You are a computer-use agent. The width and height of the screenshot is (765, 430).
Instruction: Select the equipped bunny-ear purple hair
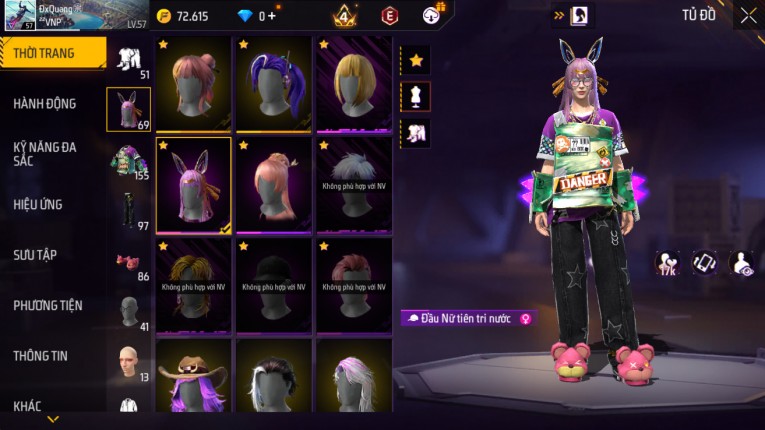[193, 184]
